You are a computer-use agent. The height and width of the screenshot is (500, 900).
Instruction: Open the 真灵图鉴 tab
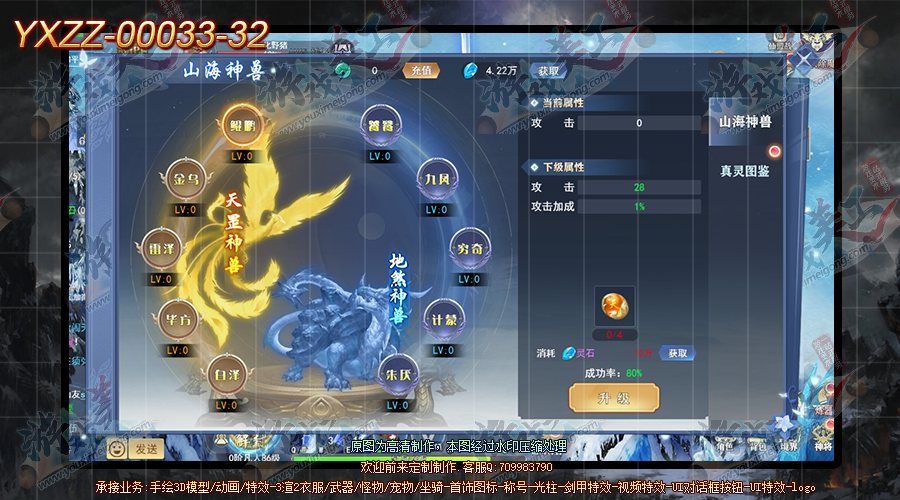pos(745,171)
